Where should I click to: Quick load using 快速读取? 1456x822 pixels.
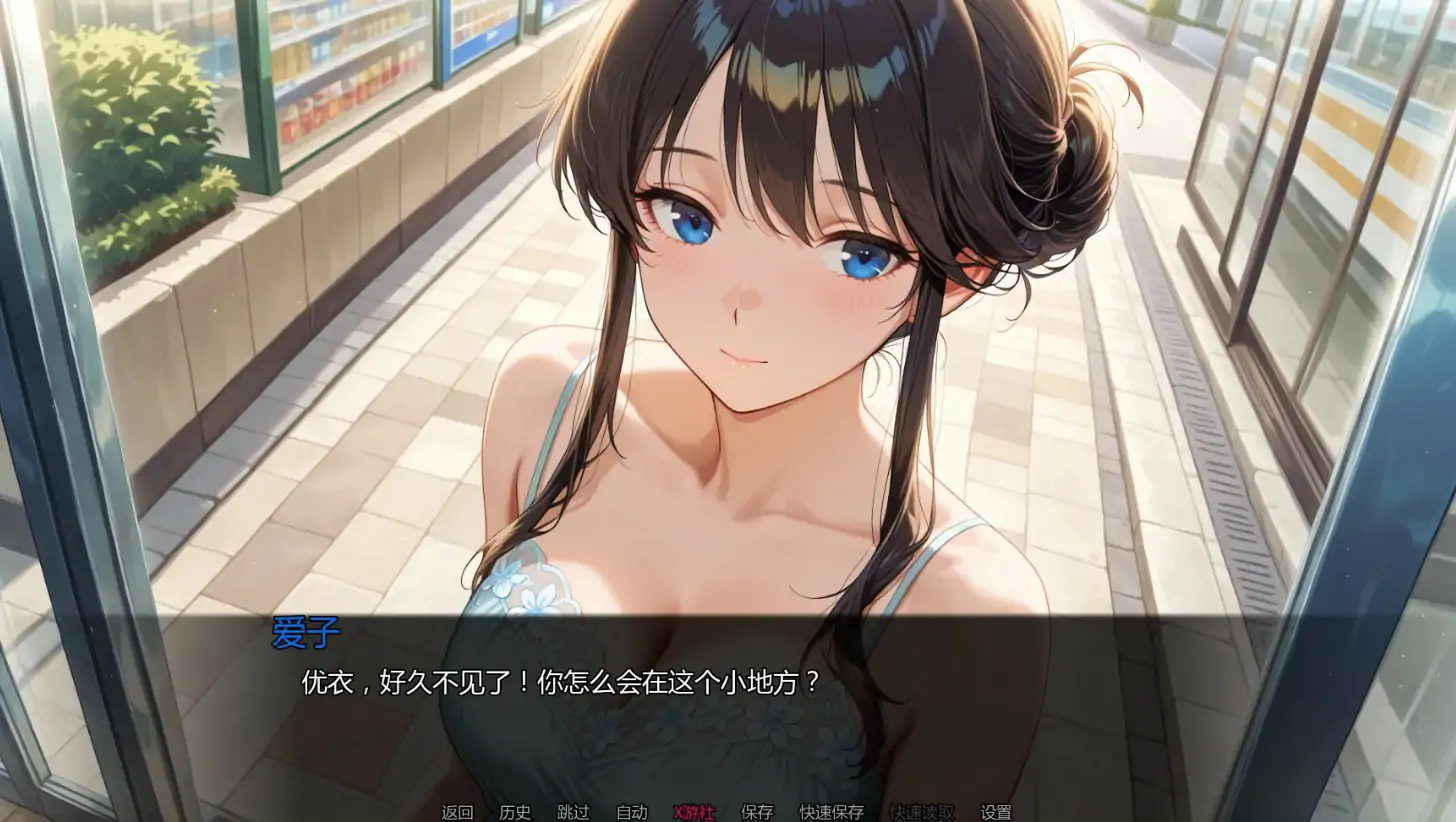[921, 813]
